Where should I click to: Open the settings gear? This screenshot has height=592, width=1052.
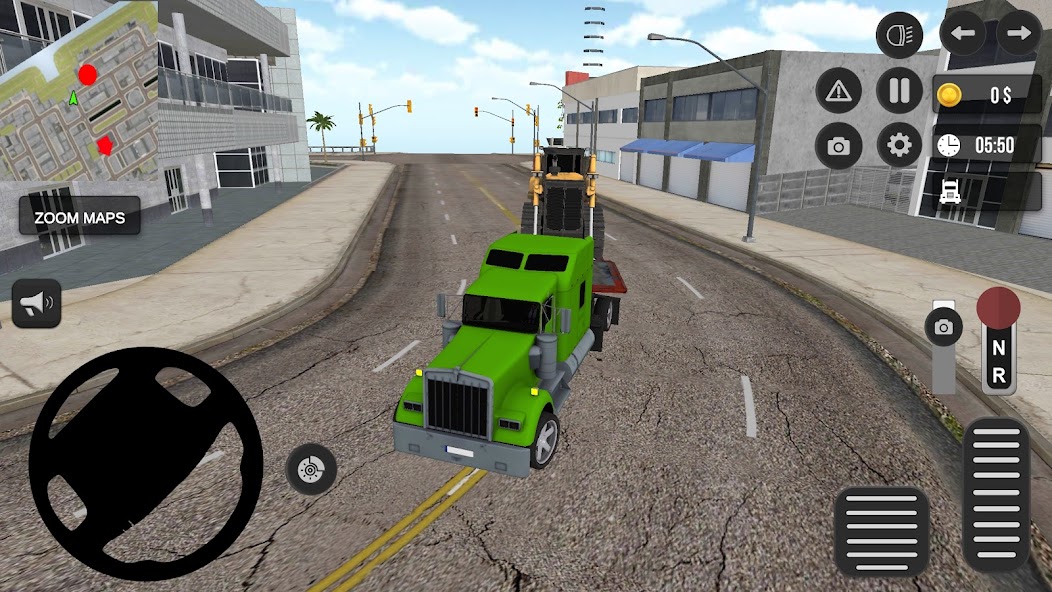(899, 146)
